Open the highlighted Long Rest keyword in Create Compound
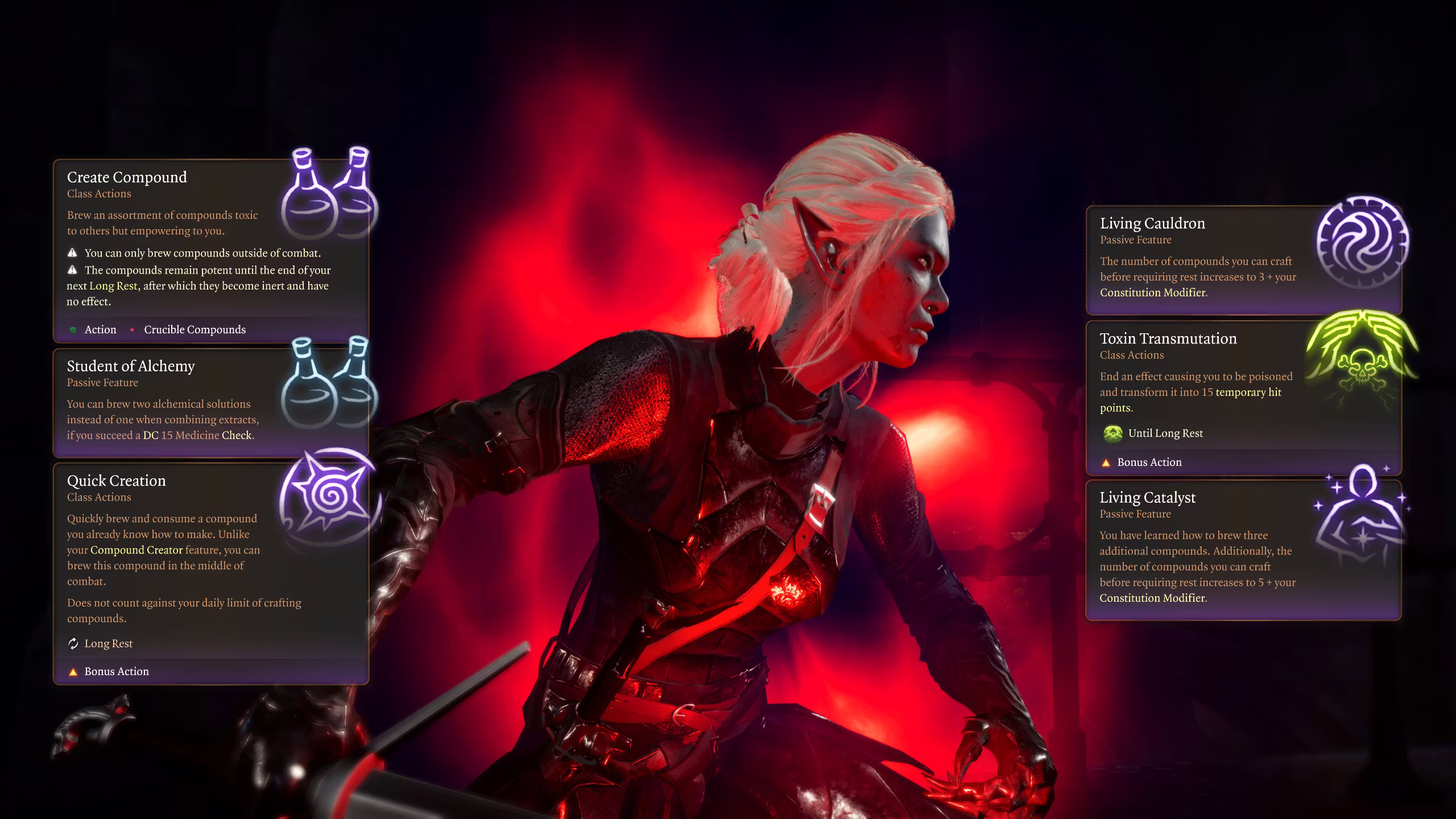Viewport: 1456px width, 819px height. 113,286
